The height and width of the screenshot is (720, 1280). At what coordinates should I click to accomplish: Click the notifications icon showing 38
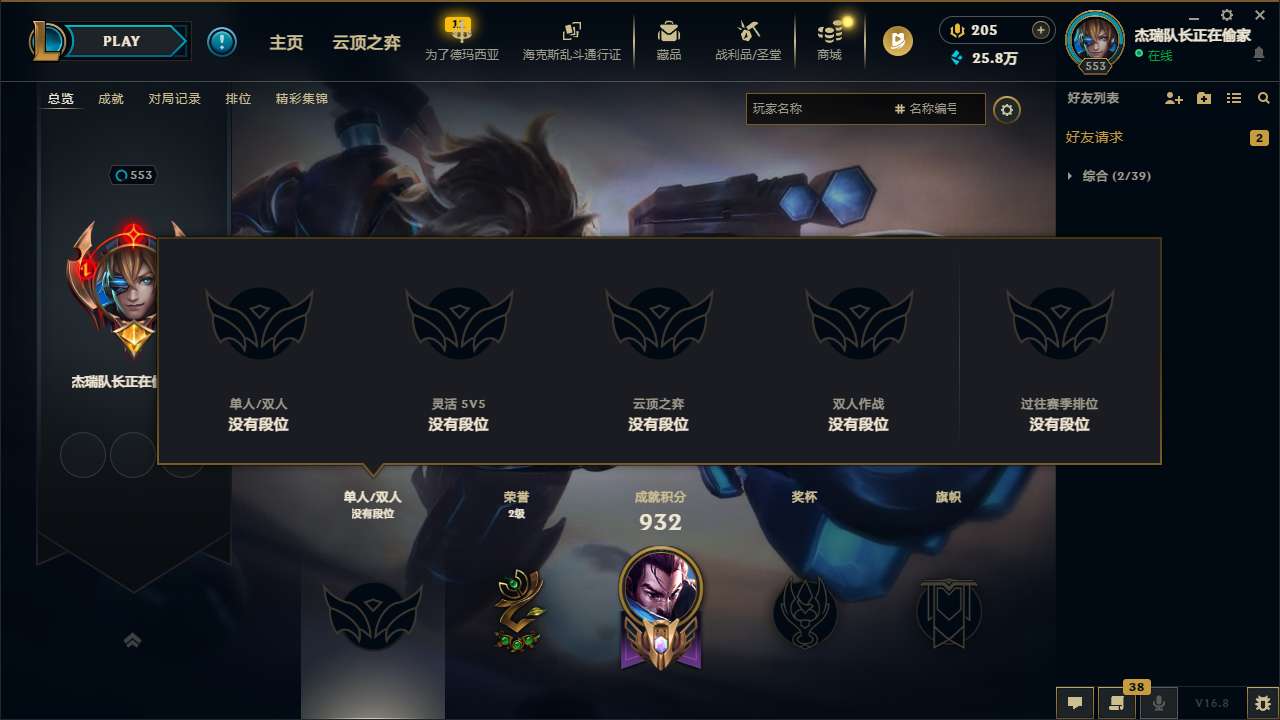[x=1117, y=703]
